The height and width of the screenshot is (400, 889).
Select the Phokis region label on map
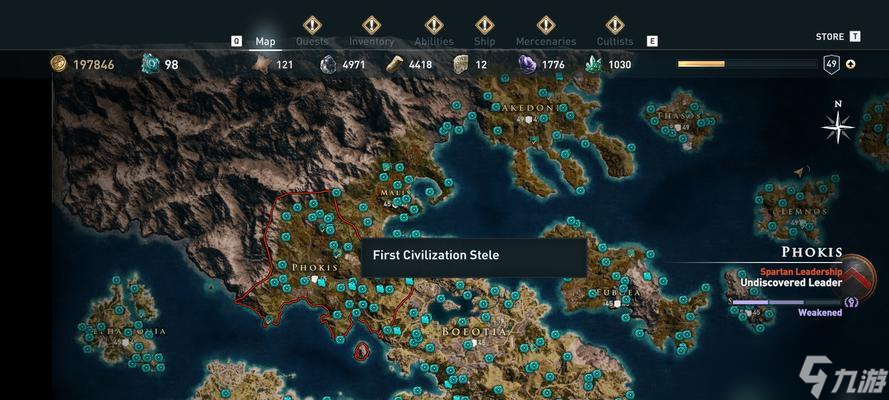(x=314, y=268)
